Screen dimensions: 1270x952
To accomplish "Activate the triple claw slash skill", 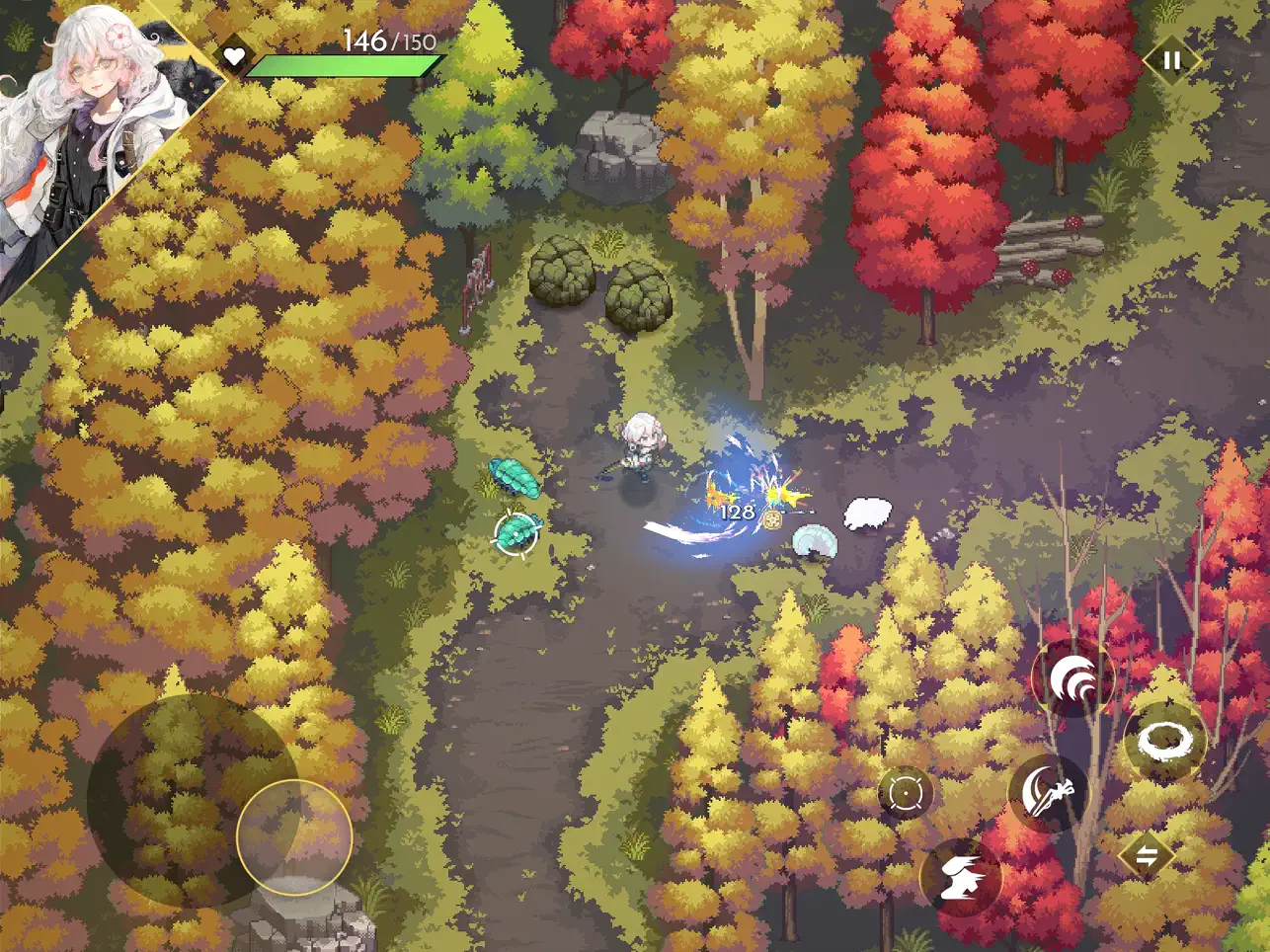I will coord(1072,679).
